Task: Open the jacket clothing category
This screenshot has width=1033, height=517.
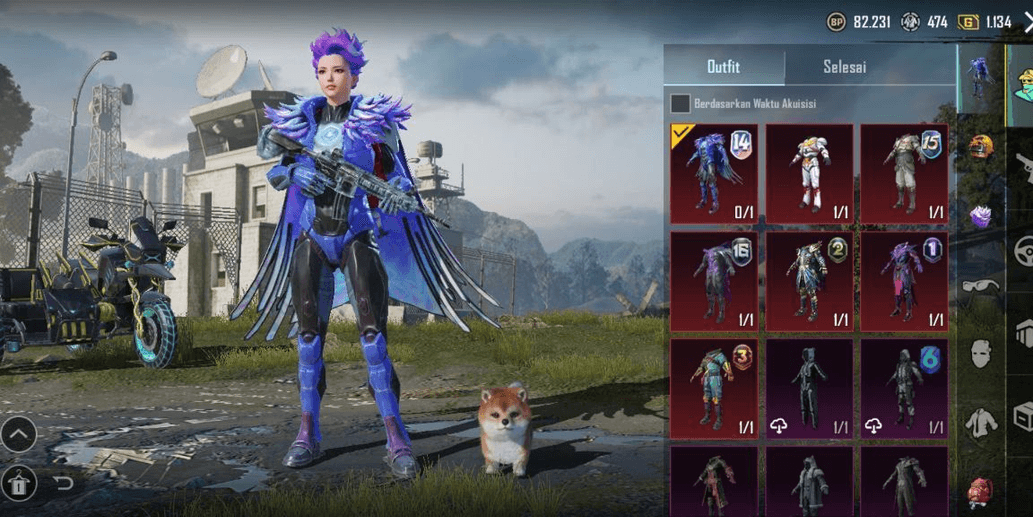Action: coord(981,423)
